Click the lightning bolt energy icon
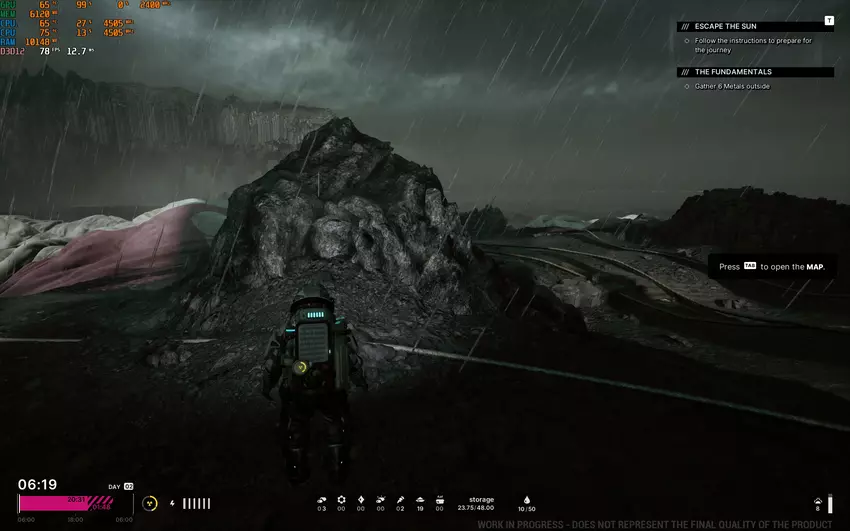The width and height of the screenshot is (850, 531). point(173,503)
